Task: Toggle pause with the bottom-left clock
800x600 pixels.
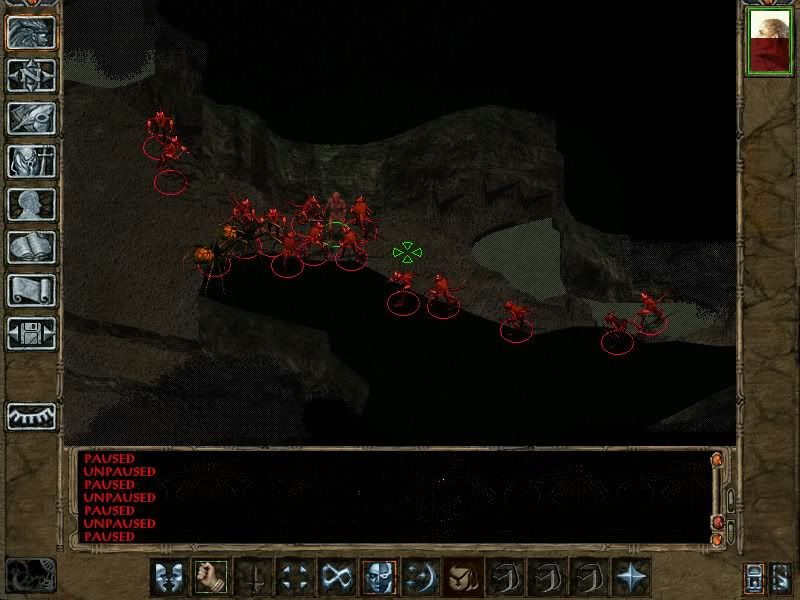Action: (30, 576)
